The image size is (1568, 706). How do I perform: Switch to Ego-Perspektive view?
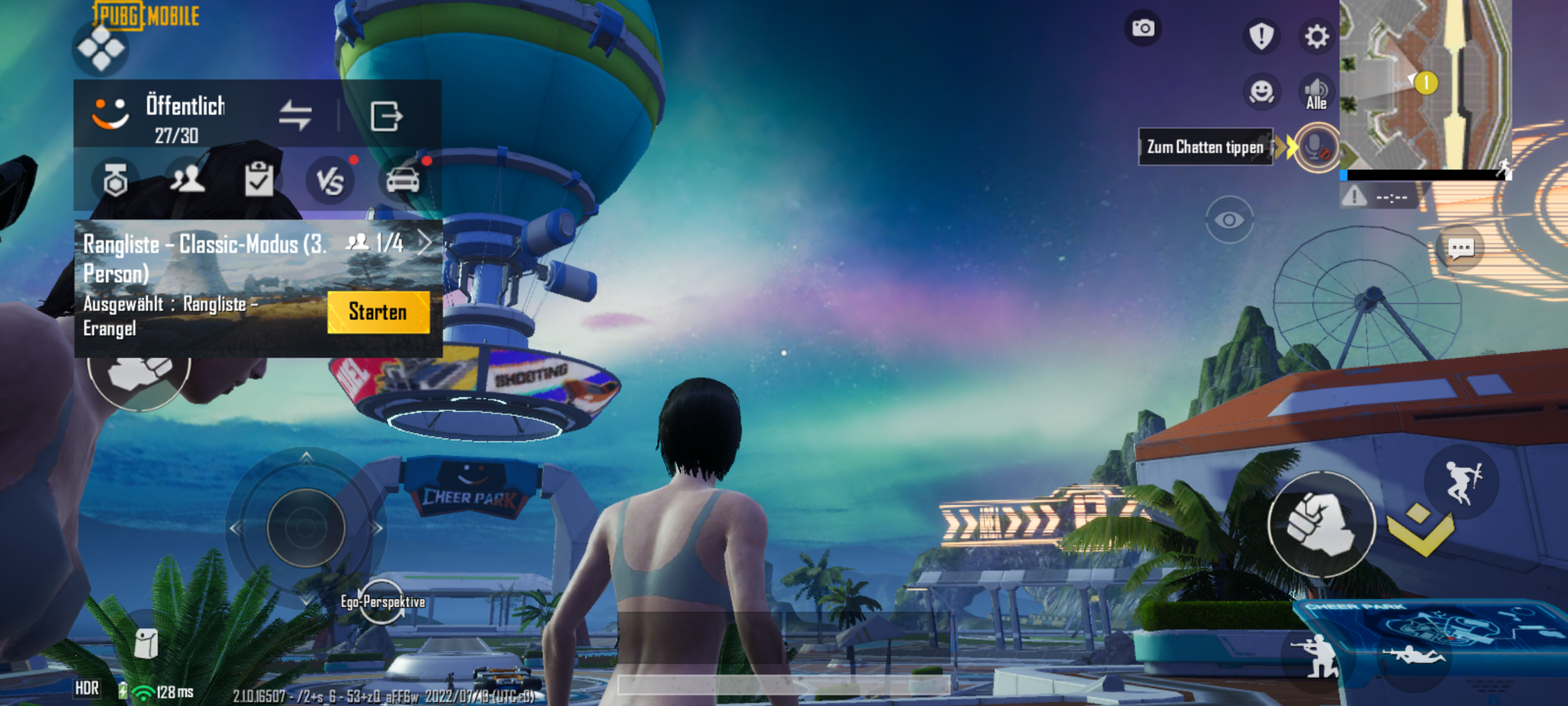point(382,602)
